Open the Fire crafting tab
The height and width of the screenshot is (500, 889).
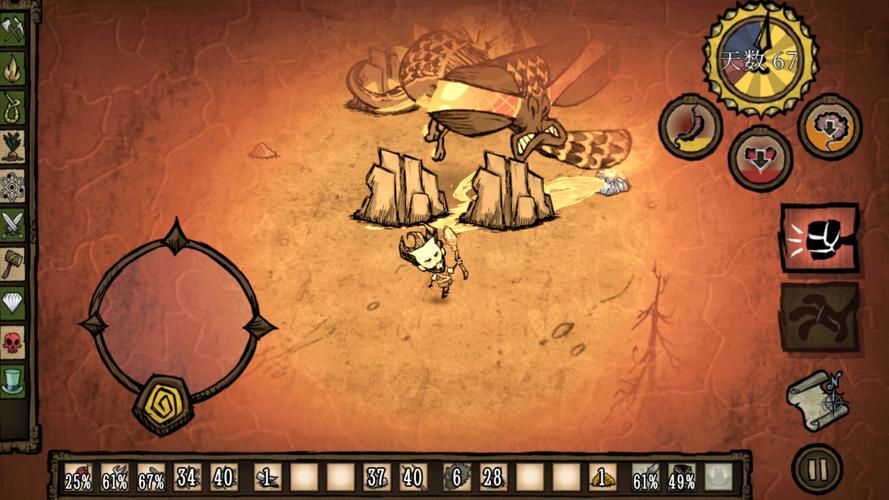click(x=13, y=67)
